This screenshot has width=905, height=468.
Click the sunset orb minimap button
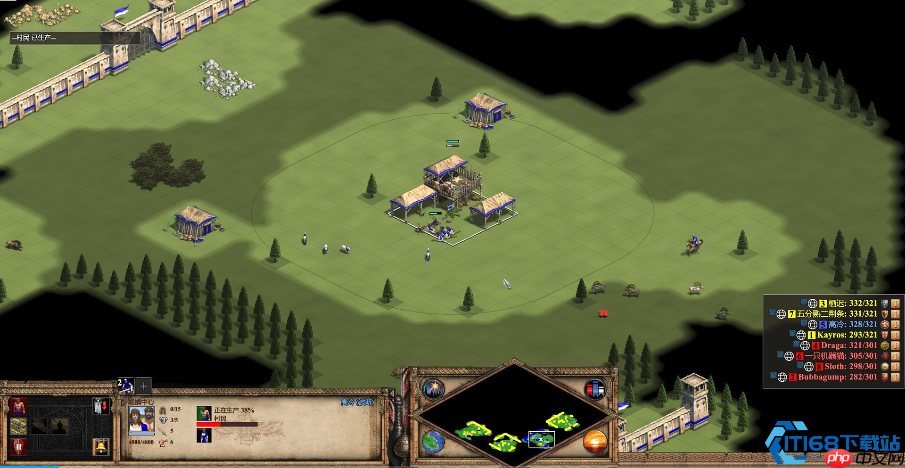pyautogui.click(x=594, y=440)
